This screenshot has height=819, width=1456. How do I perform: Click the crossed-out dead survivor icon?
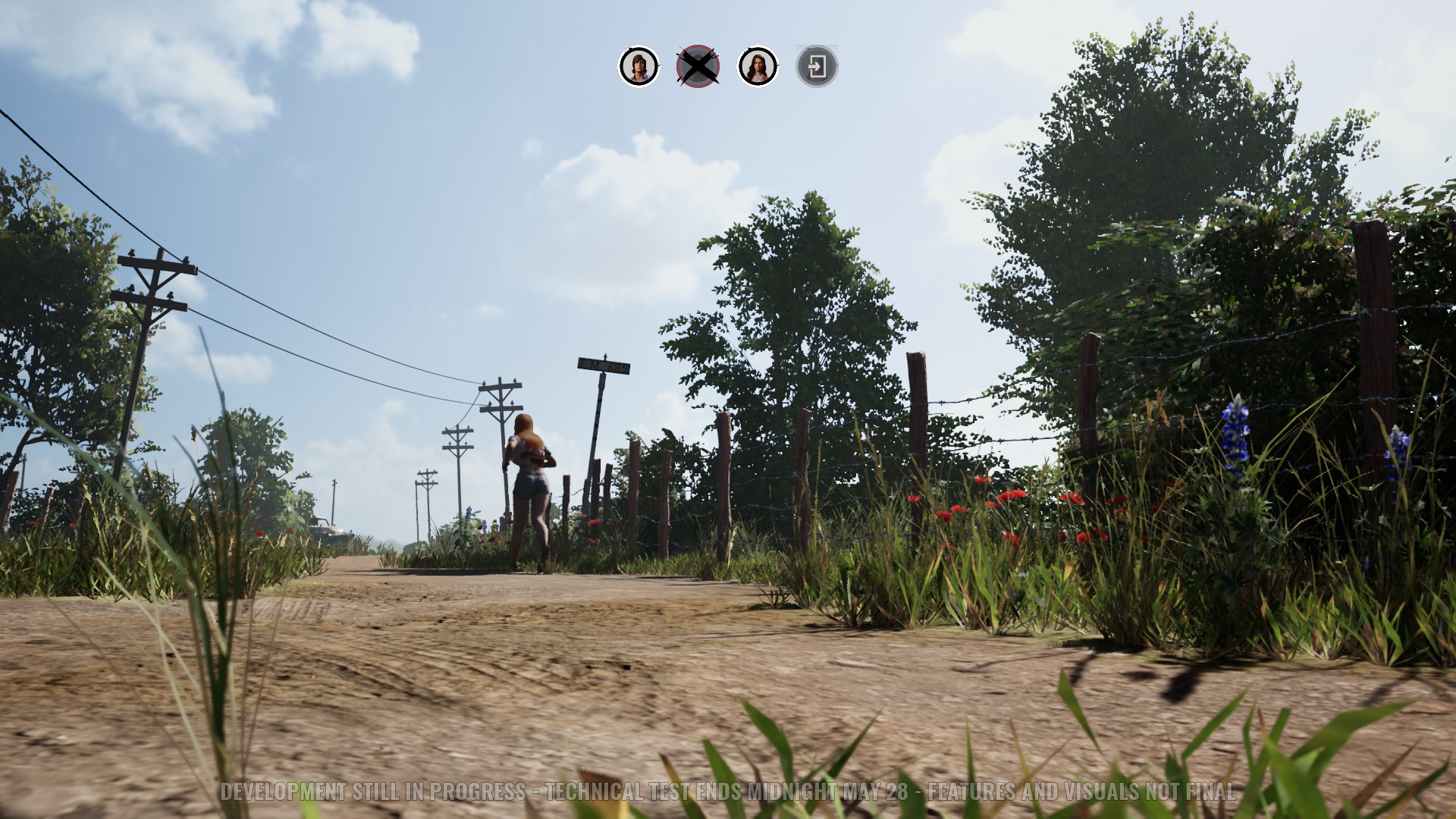[698, 67]
